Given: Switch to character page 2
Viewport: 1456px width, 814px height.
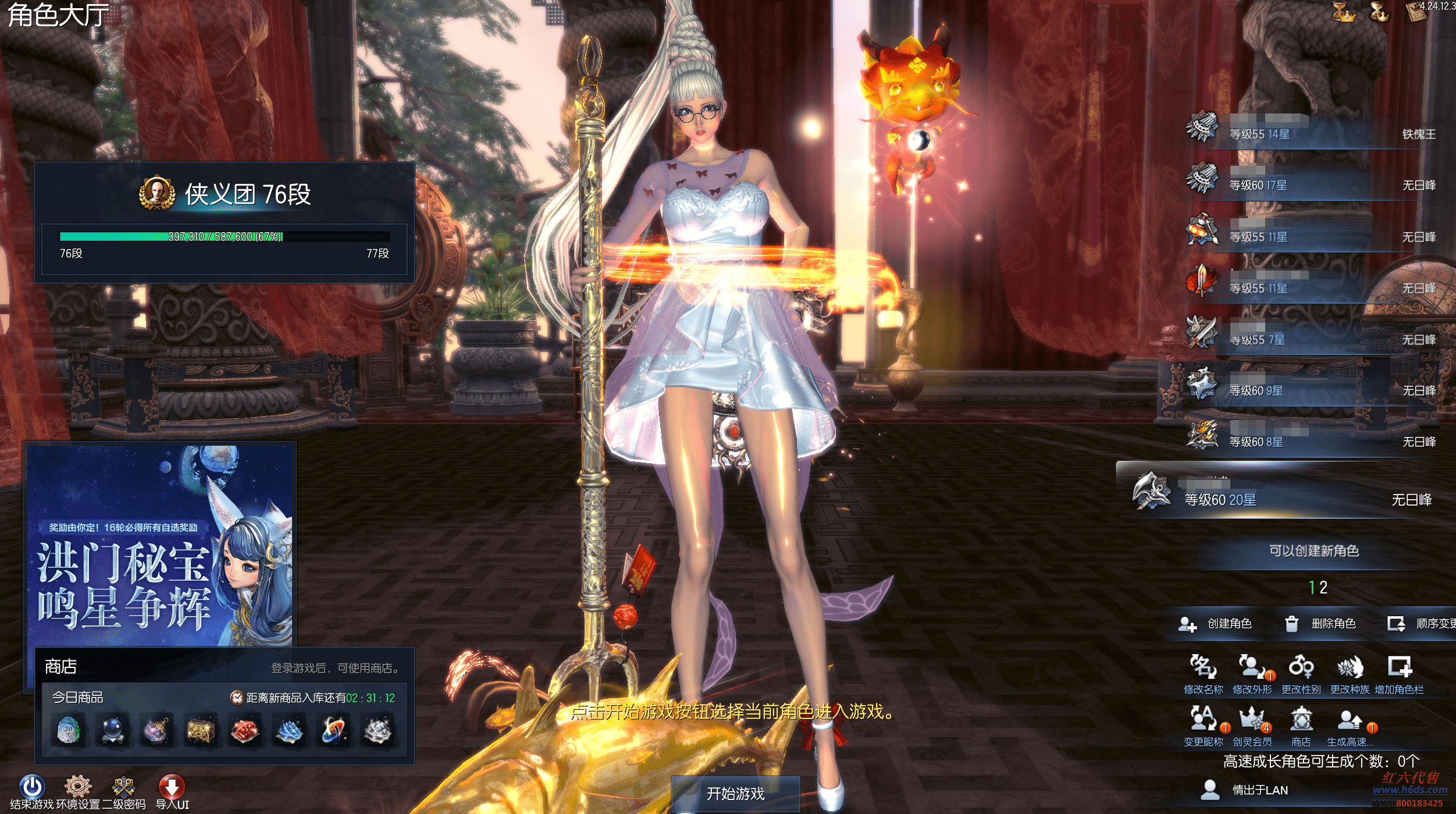Looking at the screenshot, I should coord(1323,588).
